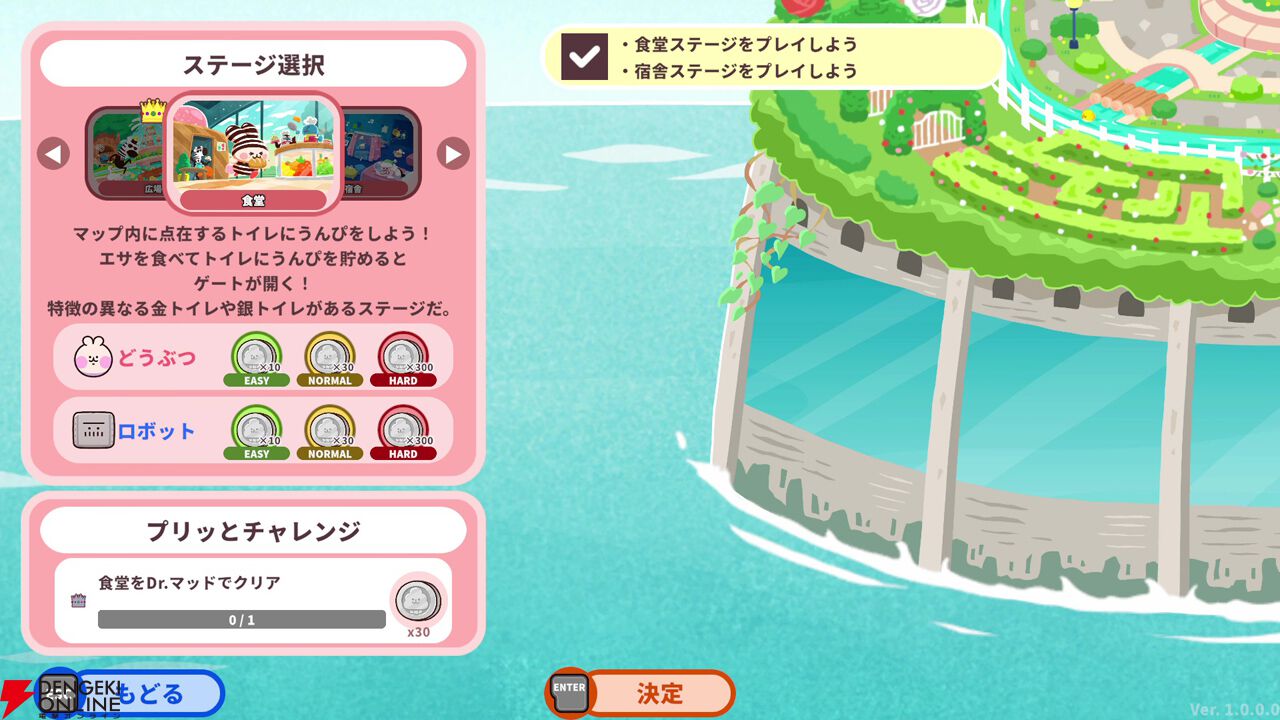1280x720 pixels.
Task: Choose NORMAL difficulty for ロボット
Action: point(330,431)
